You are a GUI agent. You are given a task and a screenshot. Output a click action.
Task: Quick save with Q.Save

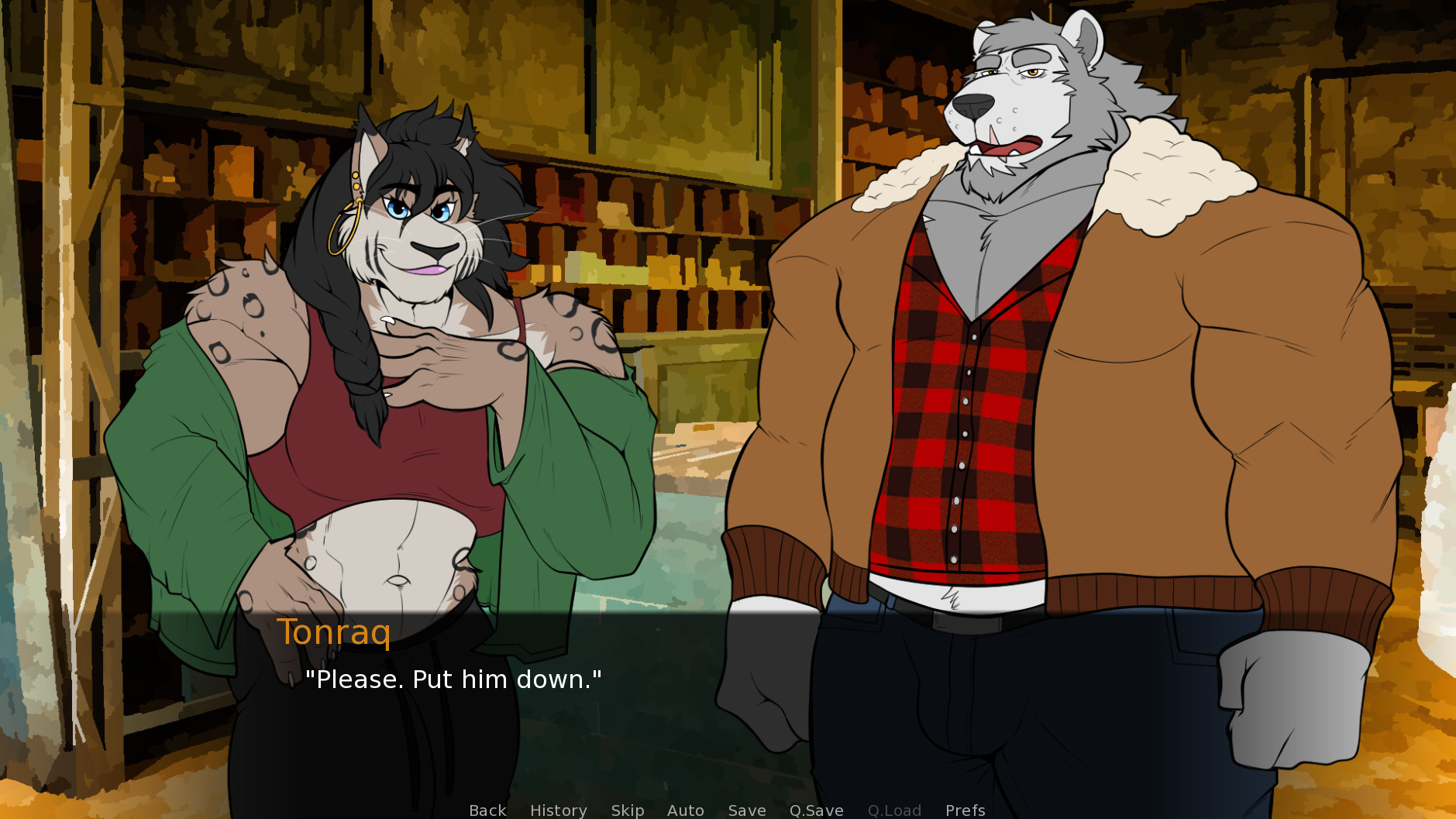click(816, 810)
